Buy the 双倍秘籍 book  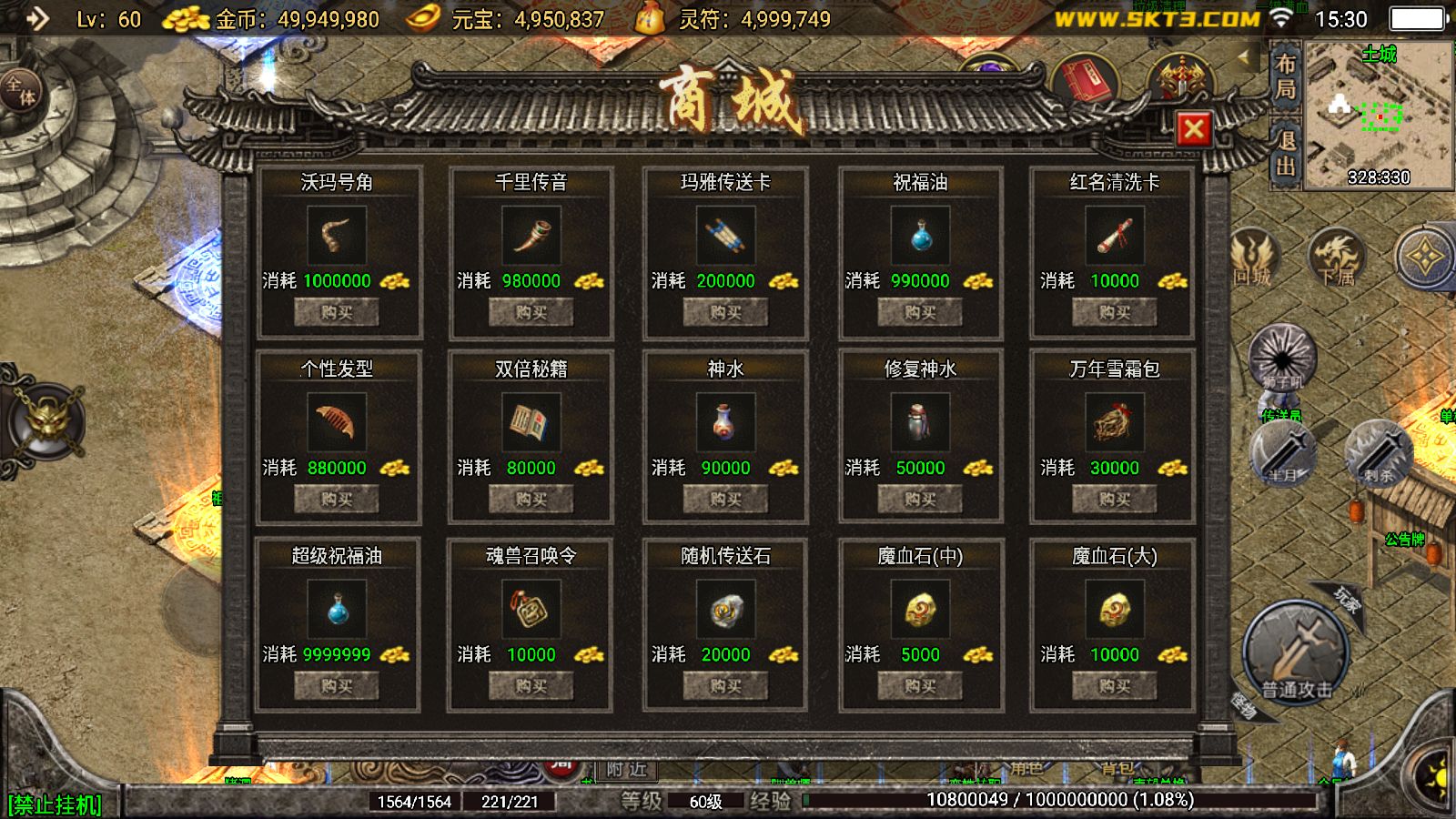[x=531, y=499]
